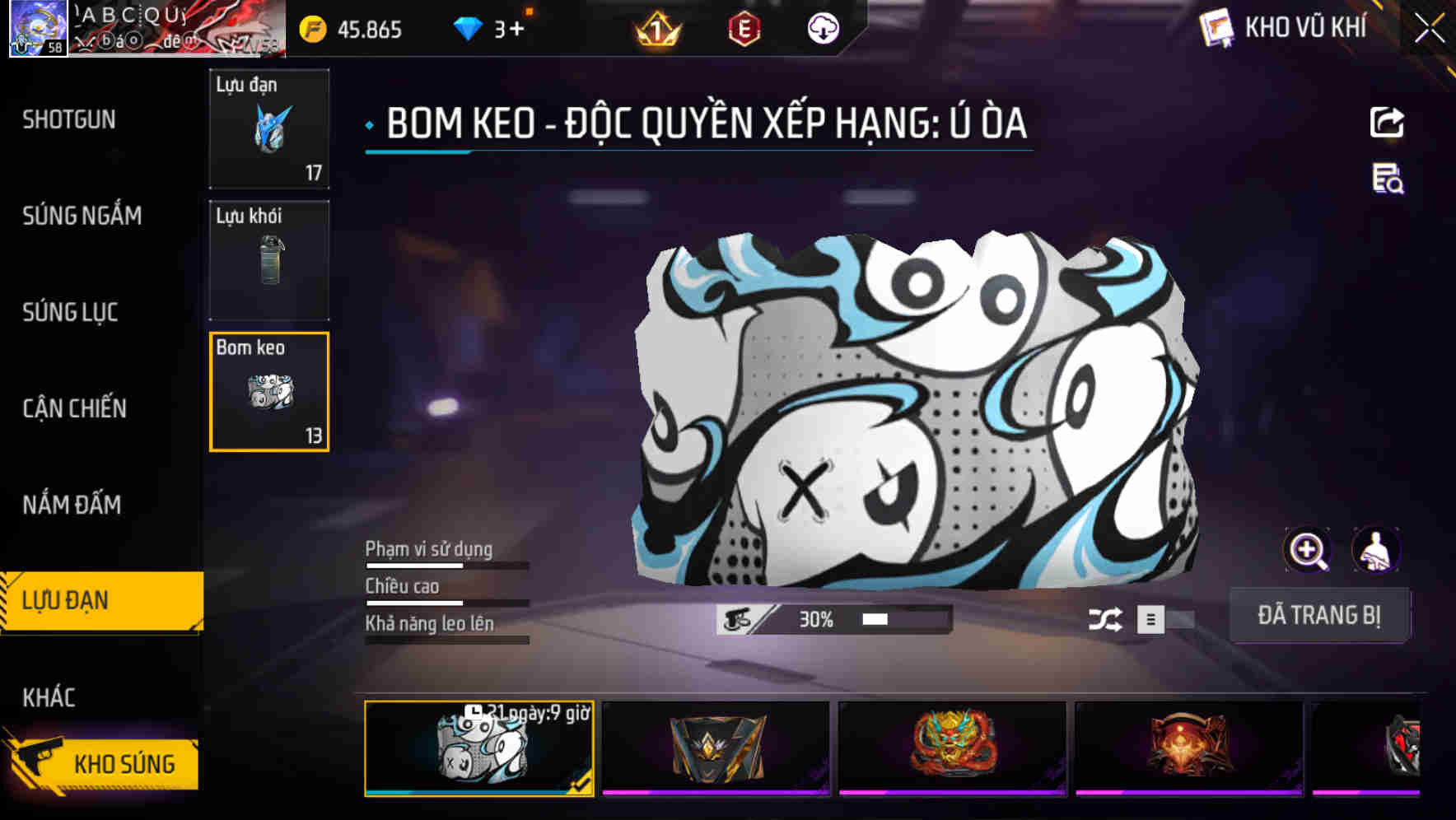1456x820 pixels.
Task: Open the E-badge event icon
Action: (743, 29)
